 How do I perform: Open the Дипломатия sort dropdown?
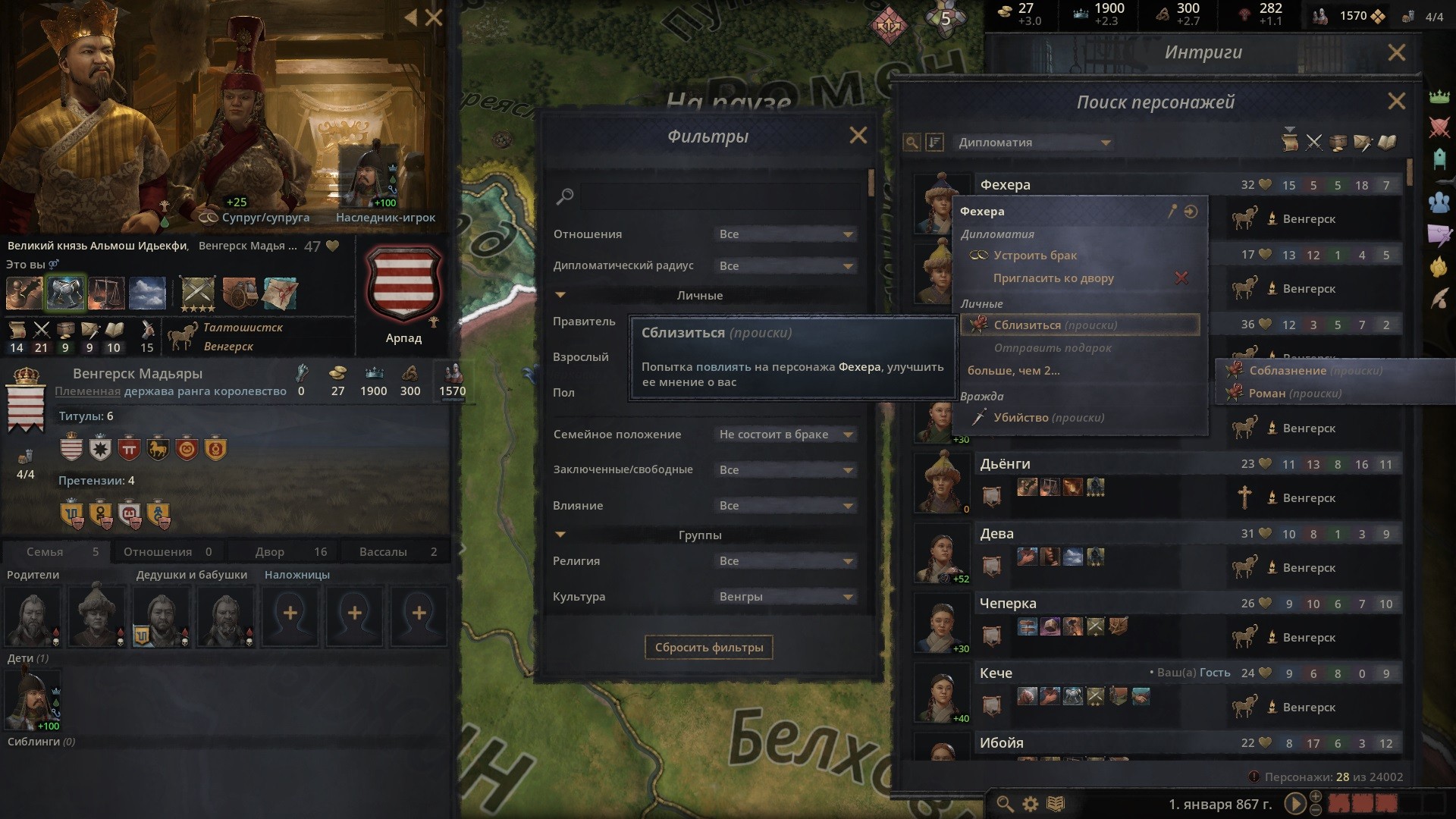(1033, 143)
